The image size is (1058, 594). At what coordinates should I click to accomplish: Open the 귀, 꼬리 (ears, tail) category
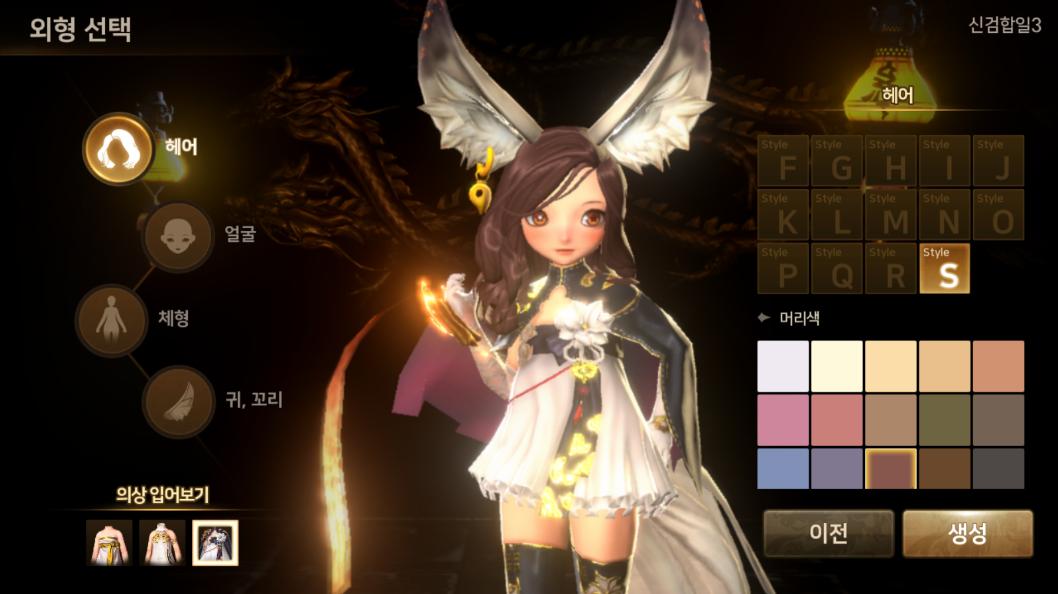pos(178,401)
